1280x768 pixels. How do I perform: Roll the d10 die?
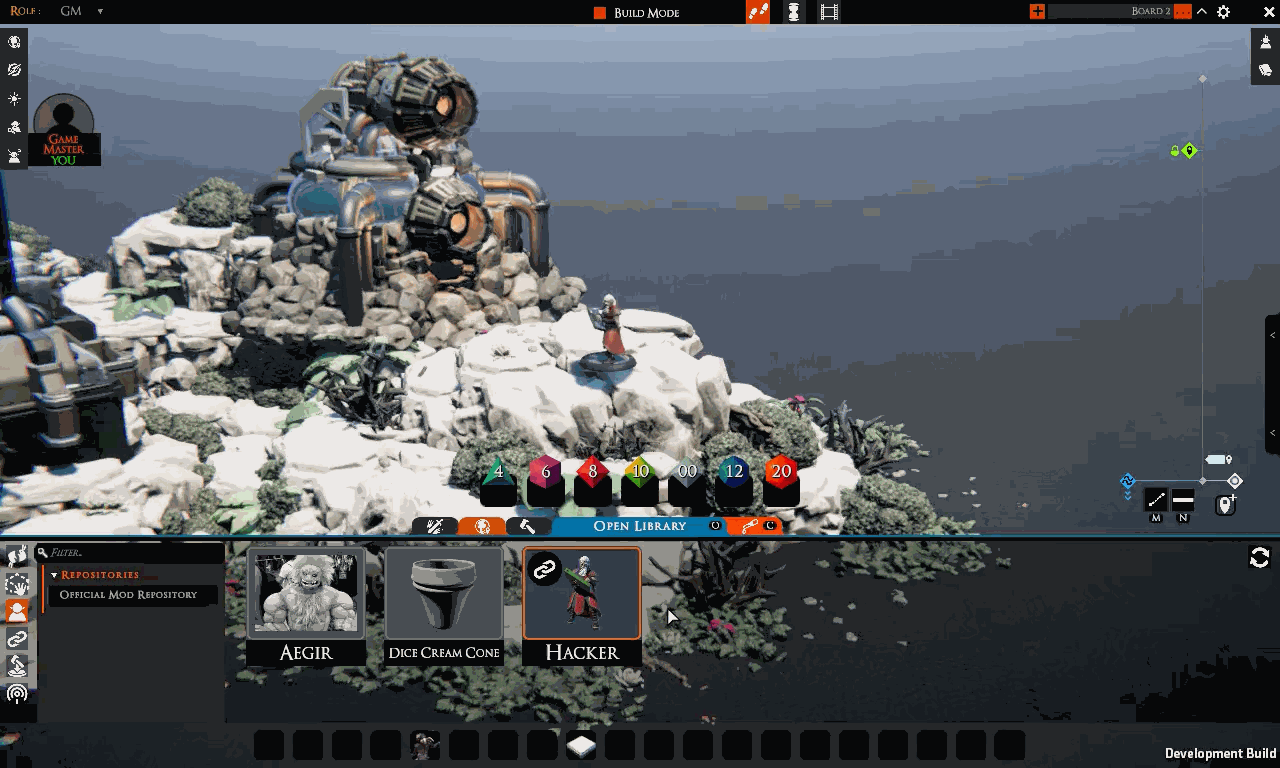coord(640,472)
